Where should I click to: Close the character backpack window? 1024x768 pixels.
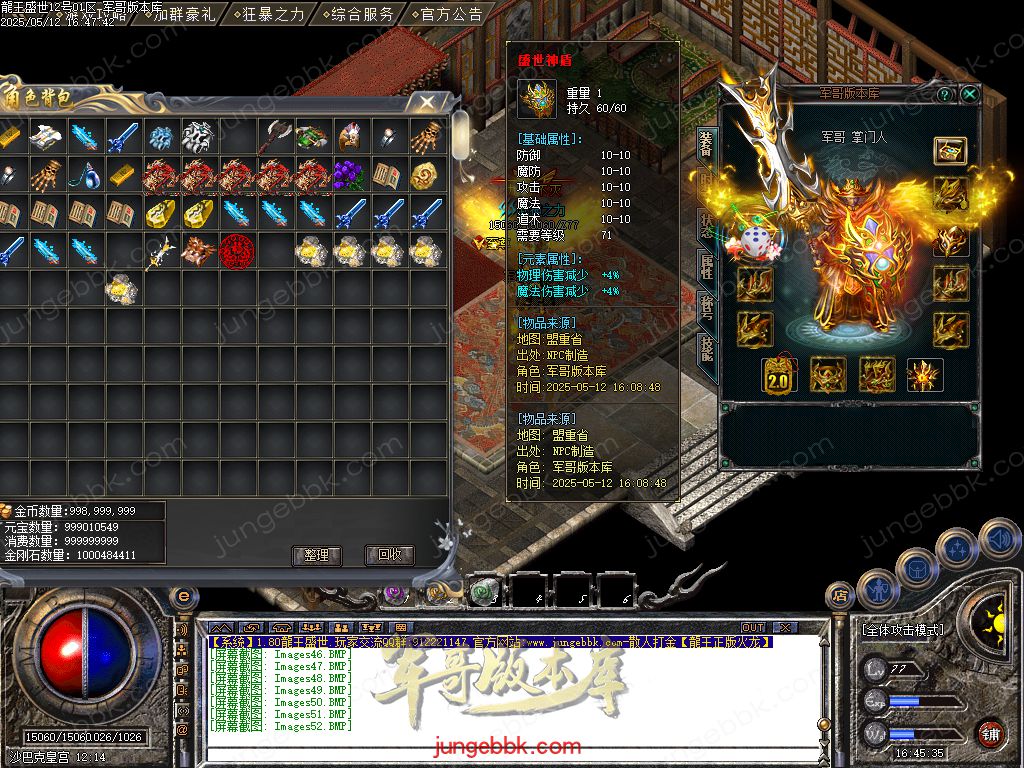coord(427,102)
